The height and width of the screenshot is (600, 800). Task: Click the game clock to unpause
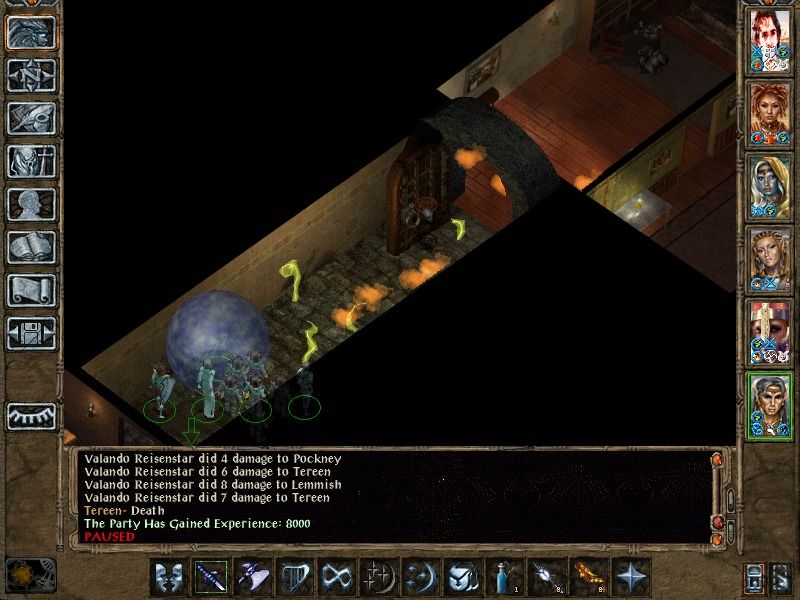click(x=27, y=574)
